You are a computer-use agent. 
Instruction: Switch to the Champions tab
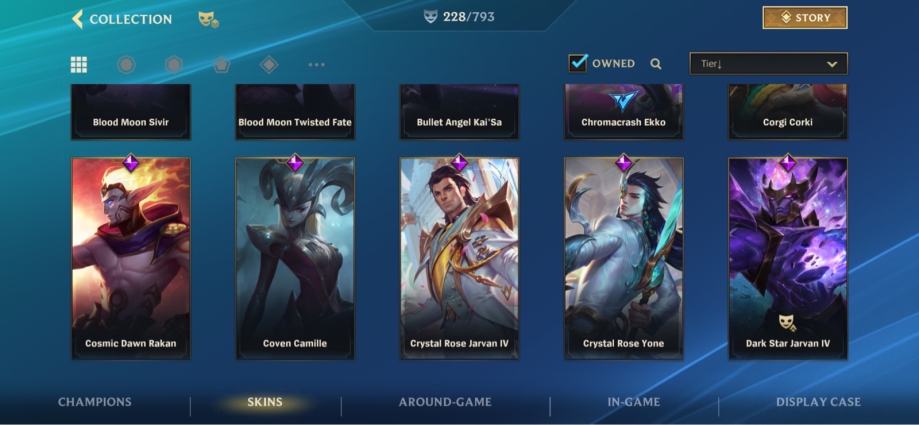(95, 402)
